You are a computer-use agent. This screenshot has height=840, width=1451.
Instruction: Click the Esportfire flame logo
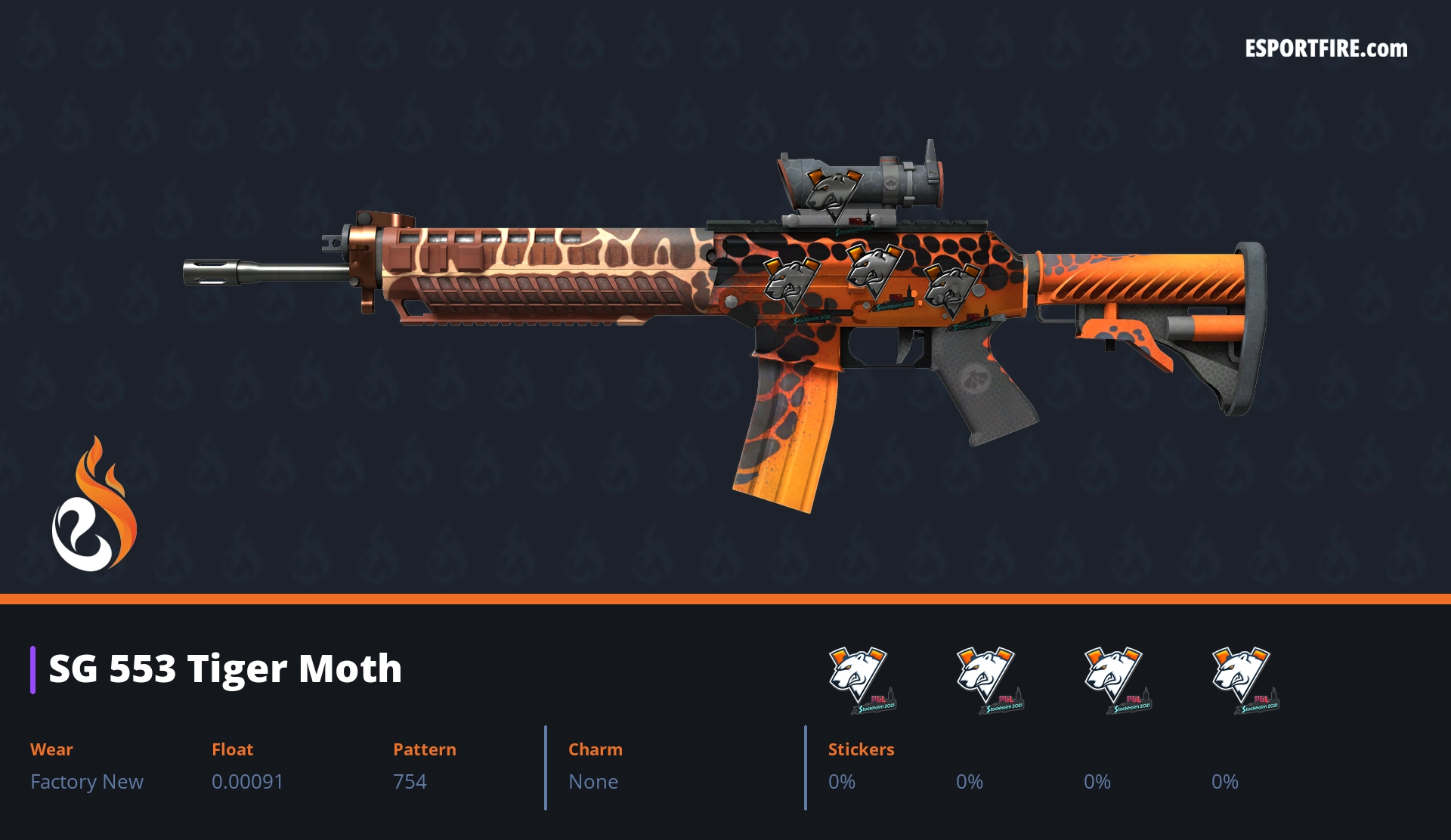[94, 505]
